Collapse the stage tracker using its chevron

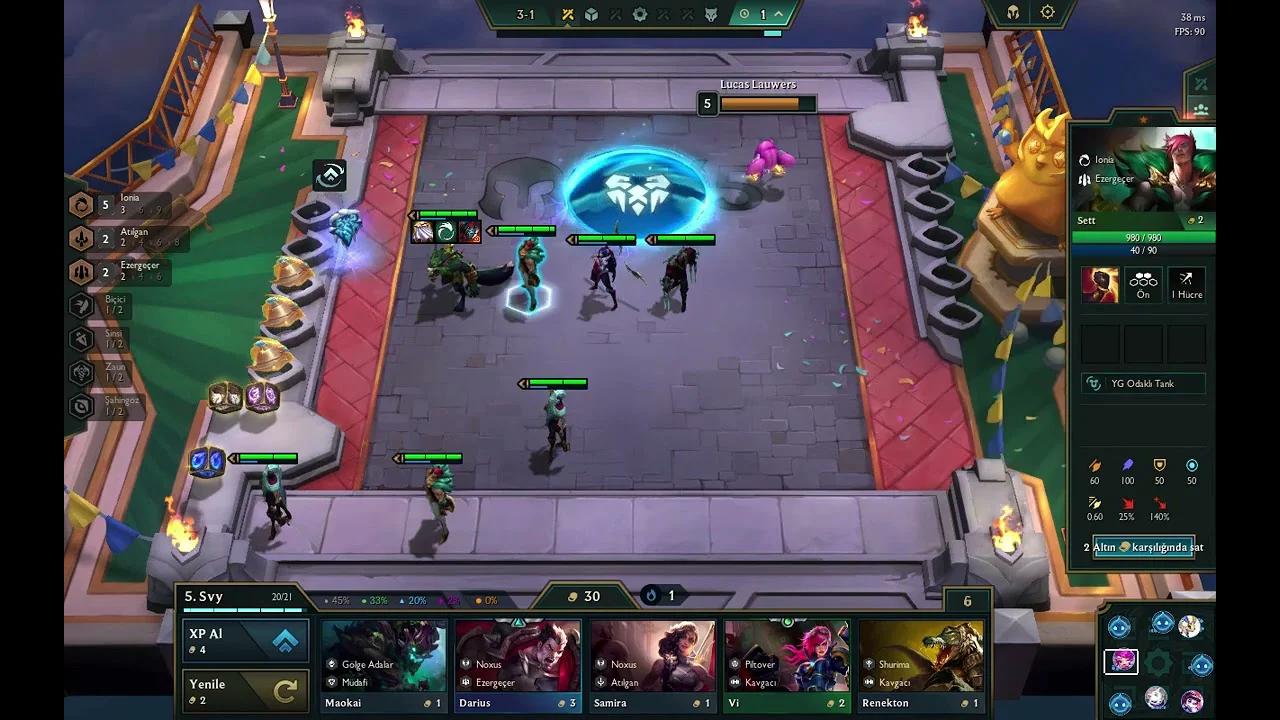(x=777, y=14)
